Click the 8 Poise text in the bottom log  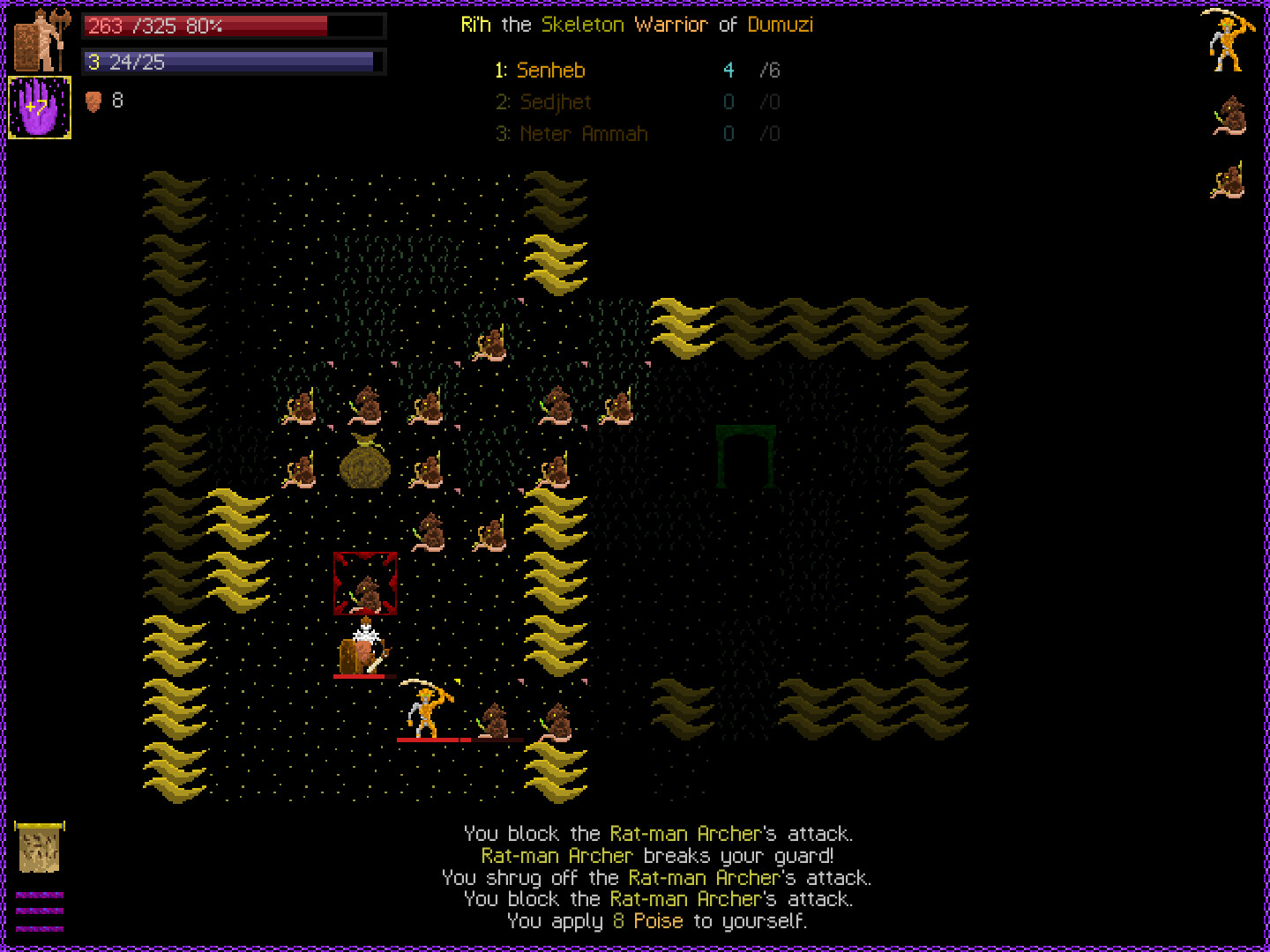click(x=647, y=921)
